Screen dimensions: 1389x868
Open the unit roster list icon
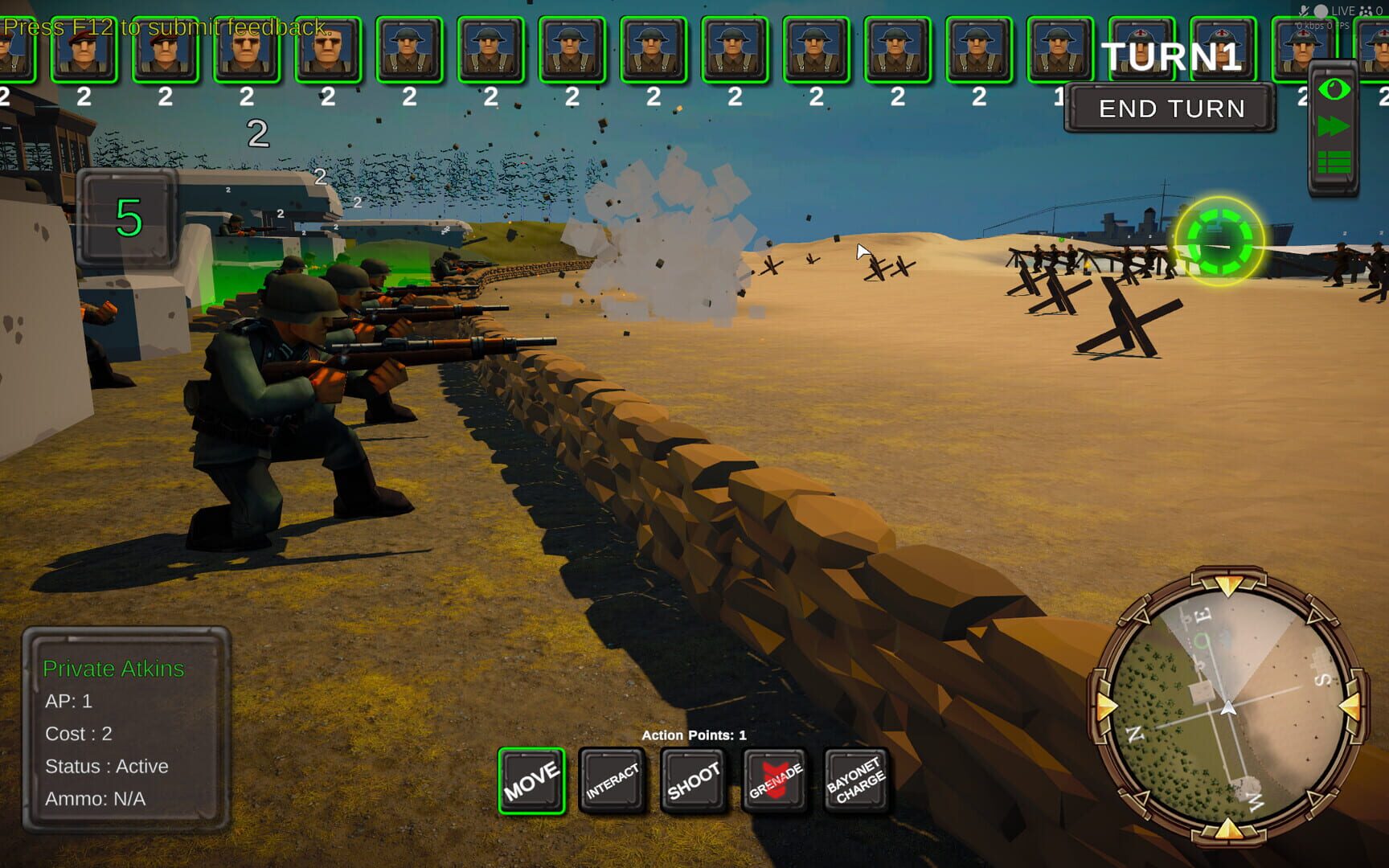[x=1334, y=162]
